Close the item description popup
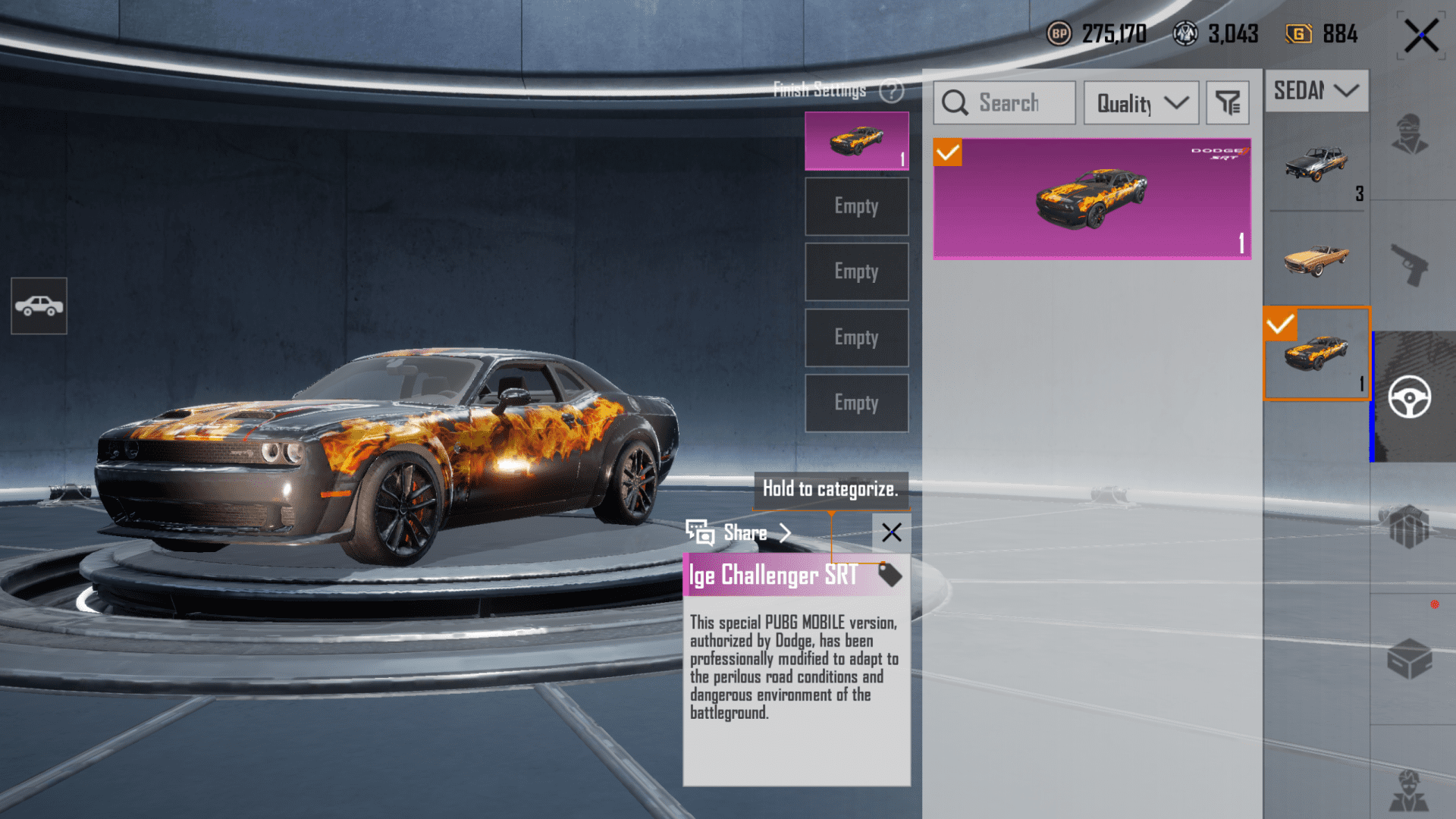 [892, 533]
